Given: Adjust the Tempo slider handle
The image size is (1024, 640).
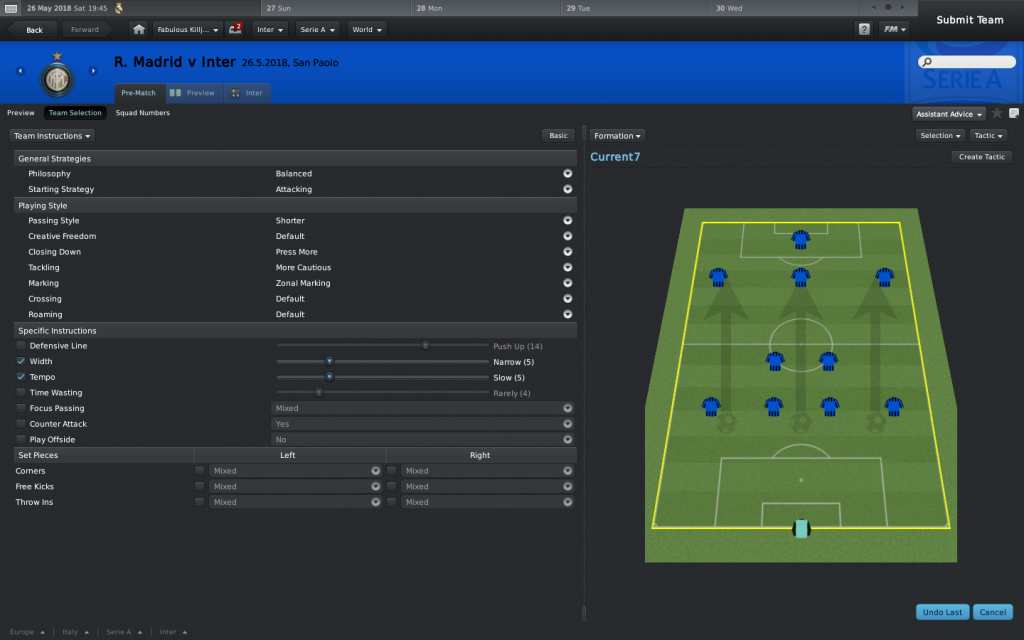Looking at the screenshot, I should coord(329,377).
